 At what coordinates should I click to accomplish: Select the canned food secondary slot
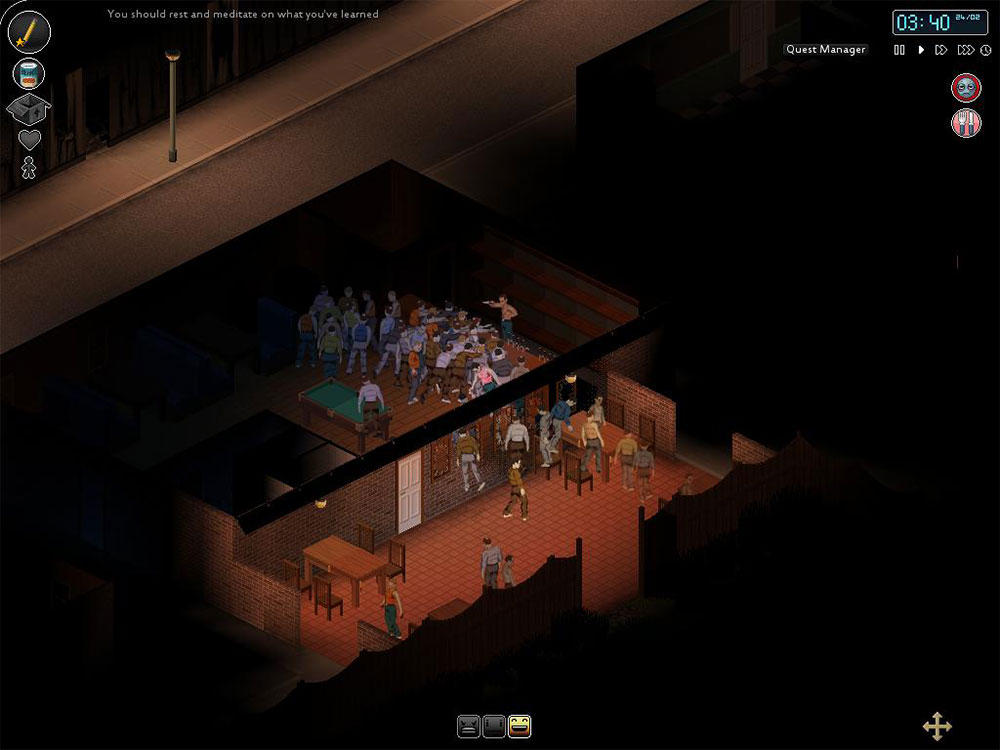(28, 73)
